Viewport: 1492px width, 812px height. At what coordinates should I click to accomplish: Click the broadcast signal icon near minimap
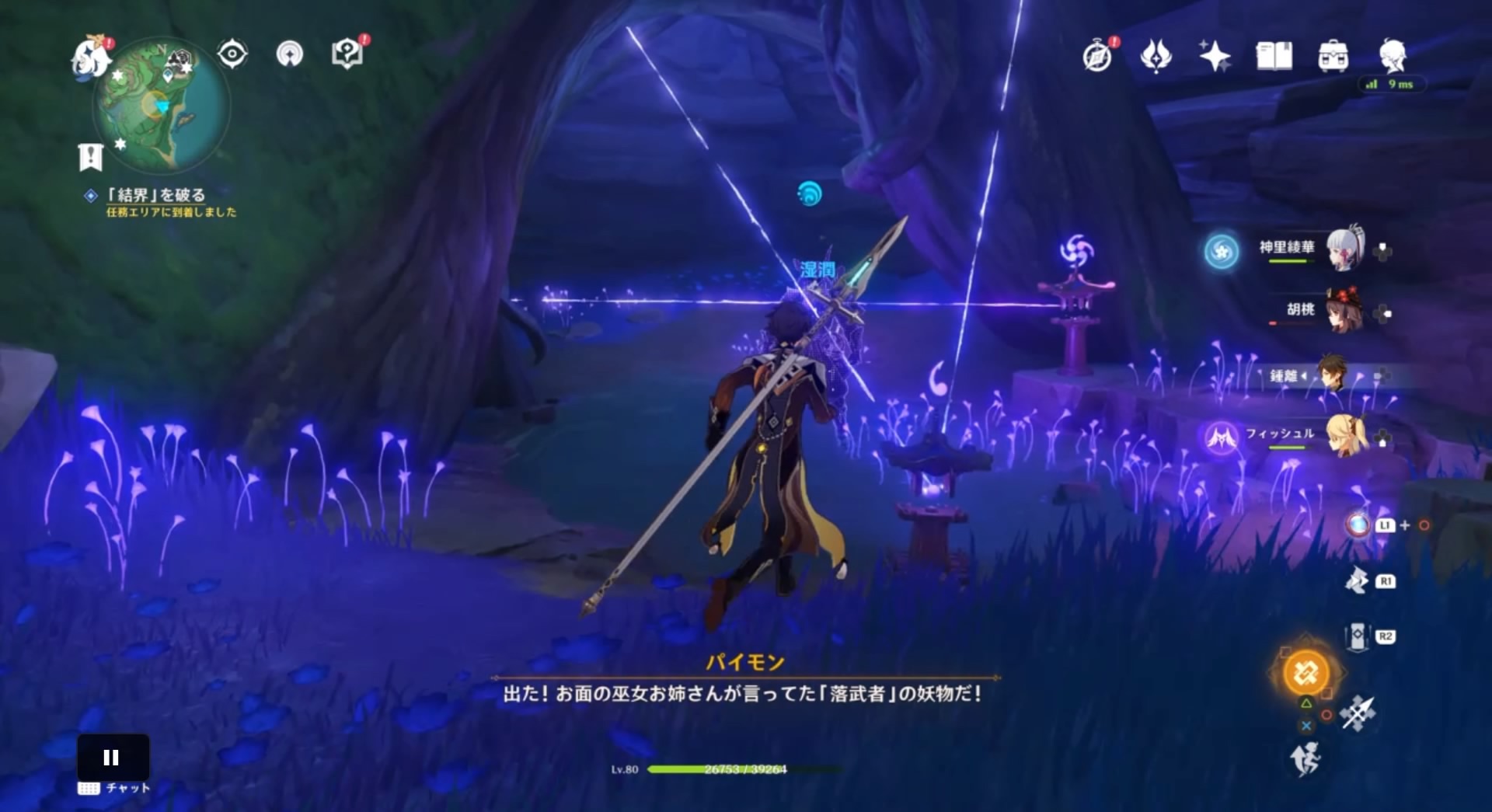[x=288, y=54]
